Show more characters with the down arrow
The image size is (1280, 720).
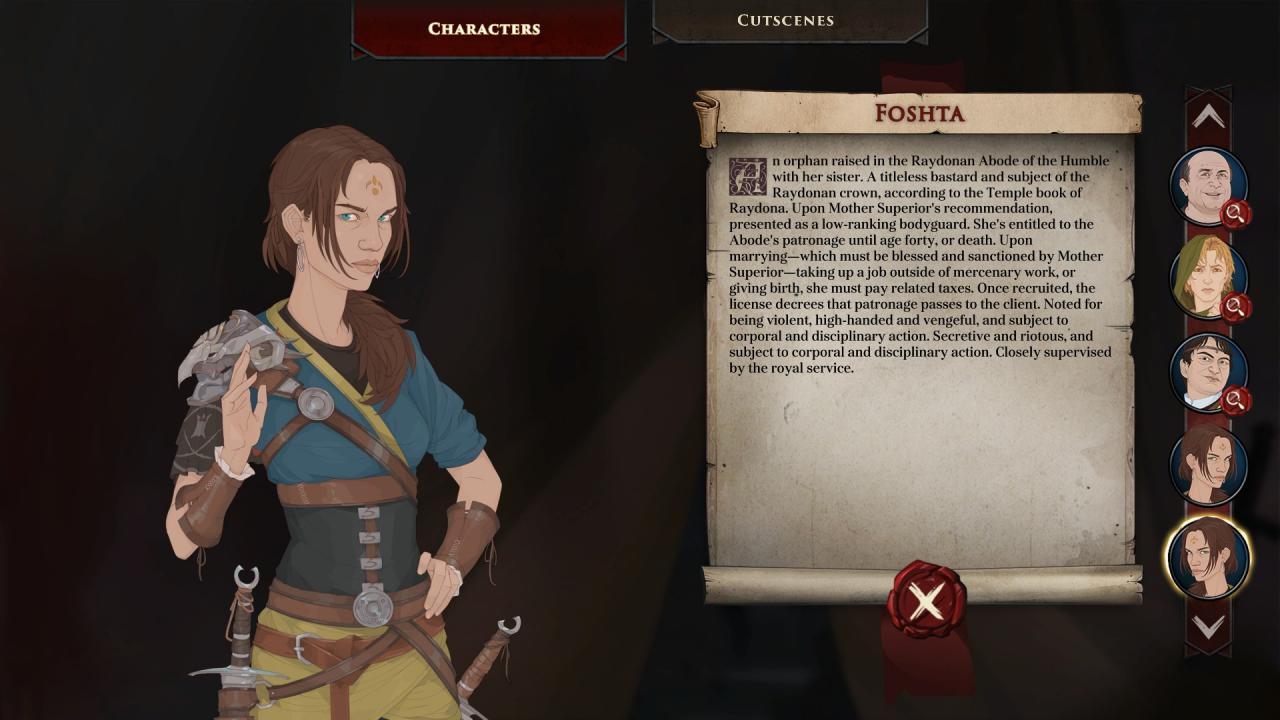point(1208,627)
